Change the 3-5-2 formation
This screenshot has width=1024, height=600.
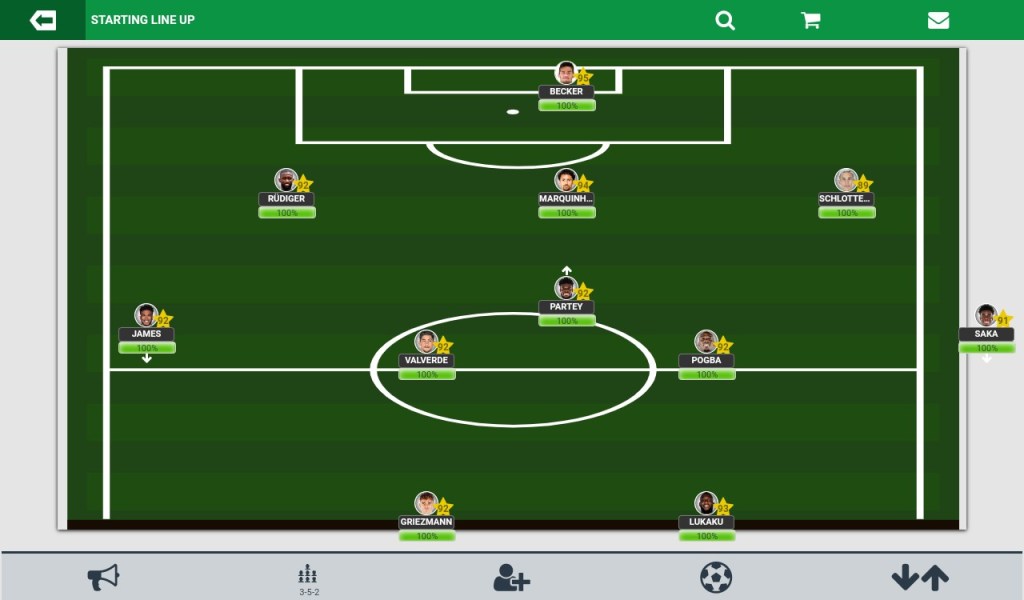tap(308, 578)
